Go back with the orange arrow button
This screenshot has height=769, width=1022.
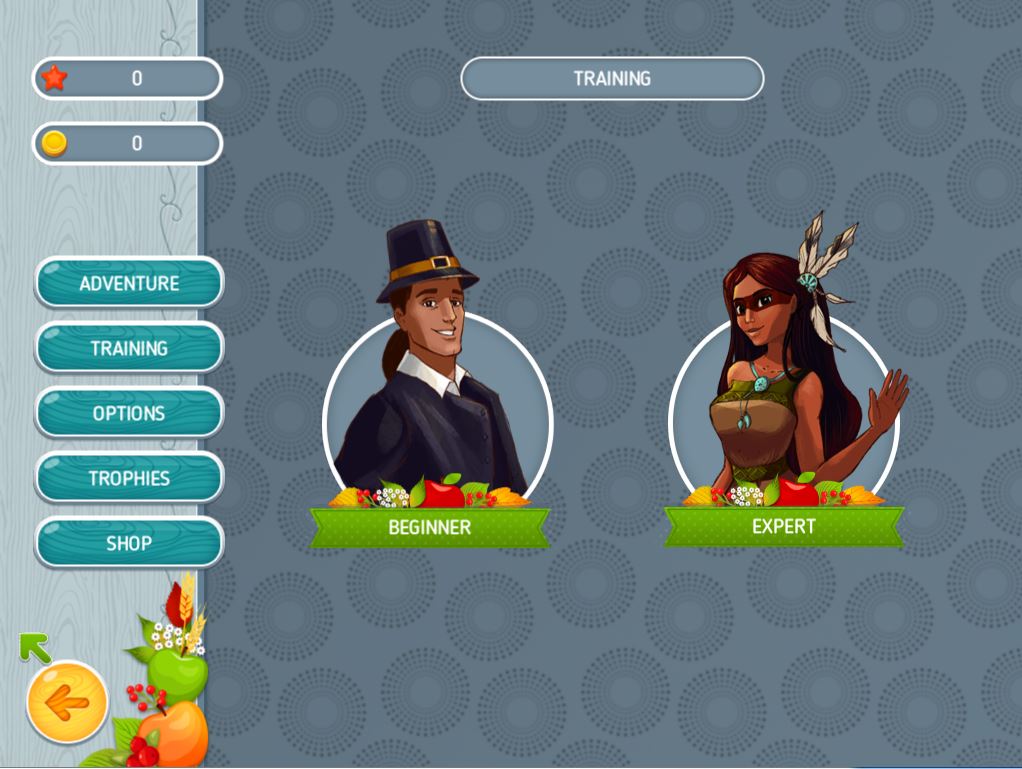tap(67, 703)
